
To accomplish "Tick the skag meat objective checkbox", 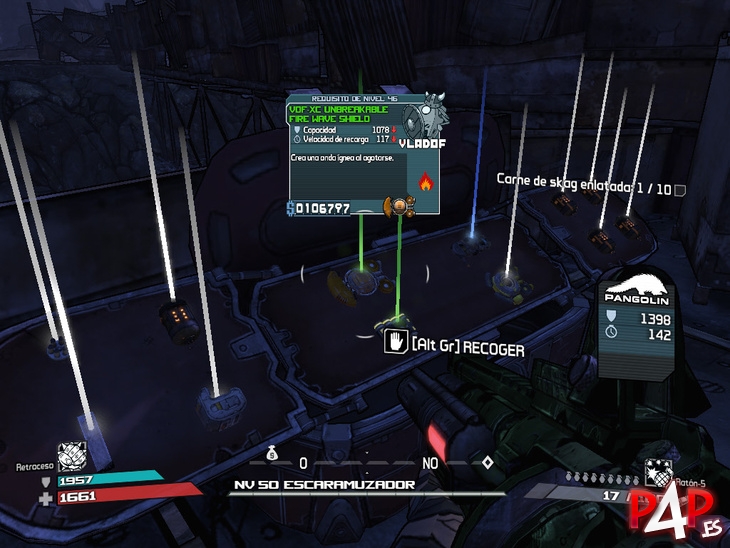I will pyautogui.click(x=680, y=189).
